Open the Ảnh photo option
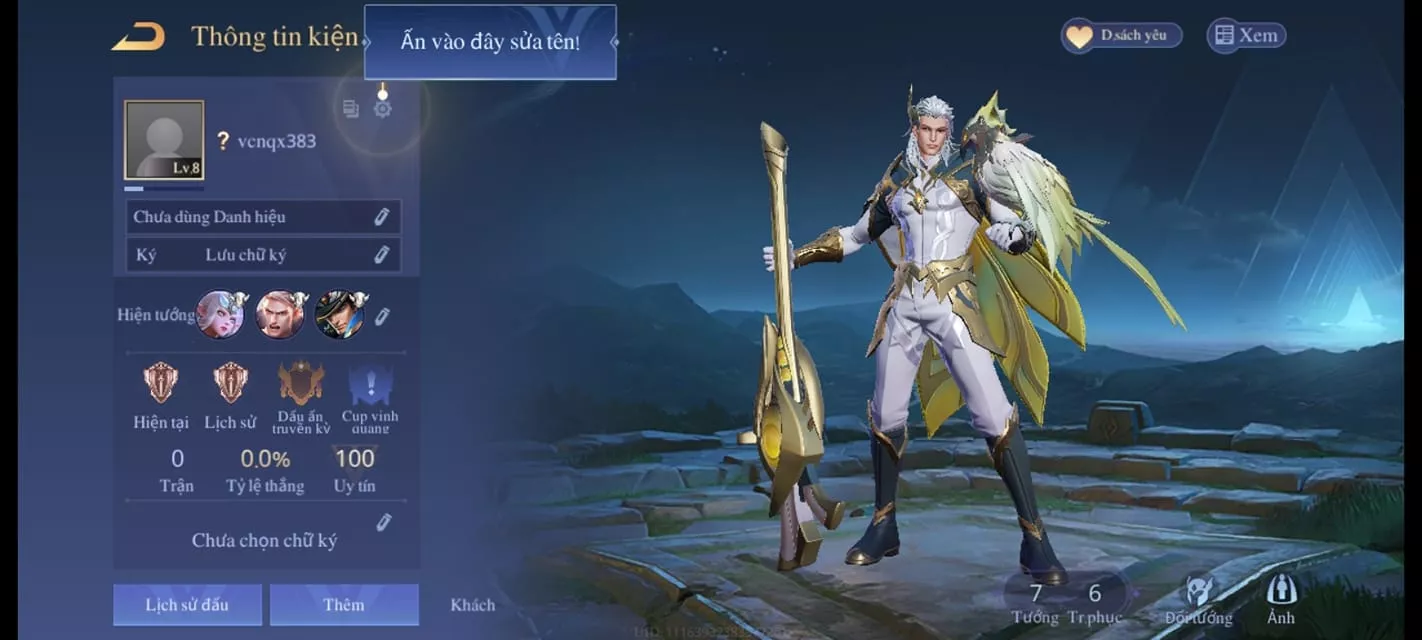 [x=1281, y=600]
